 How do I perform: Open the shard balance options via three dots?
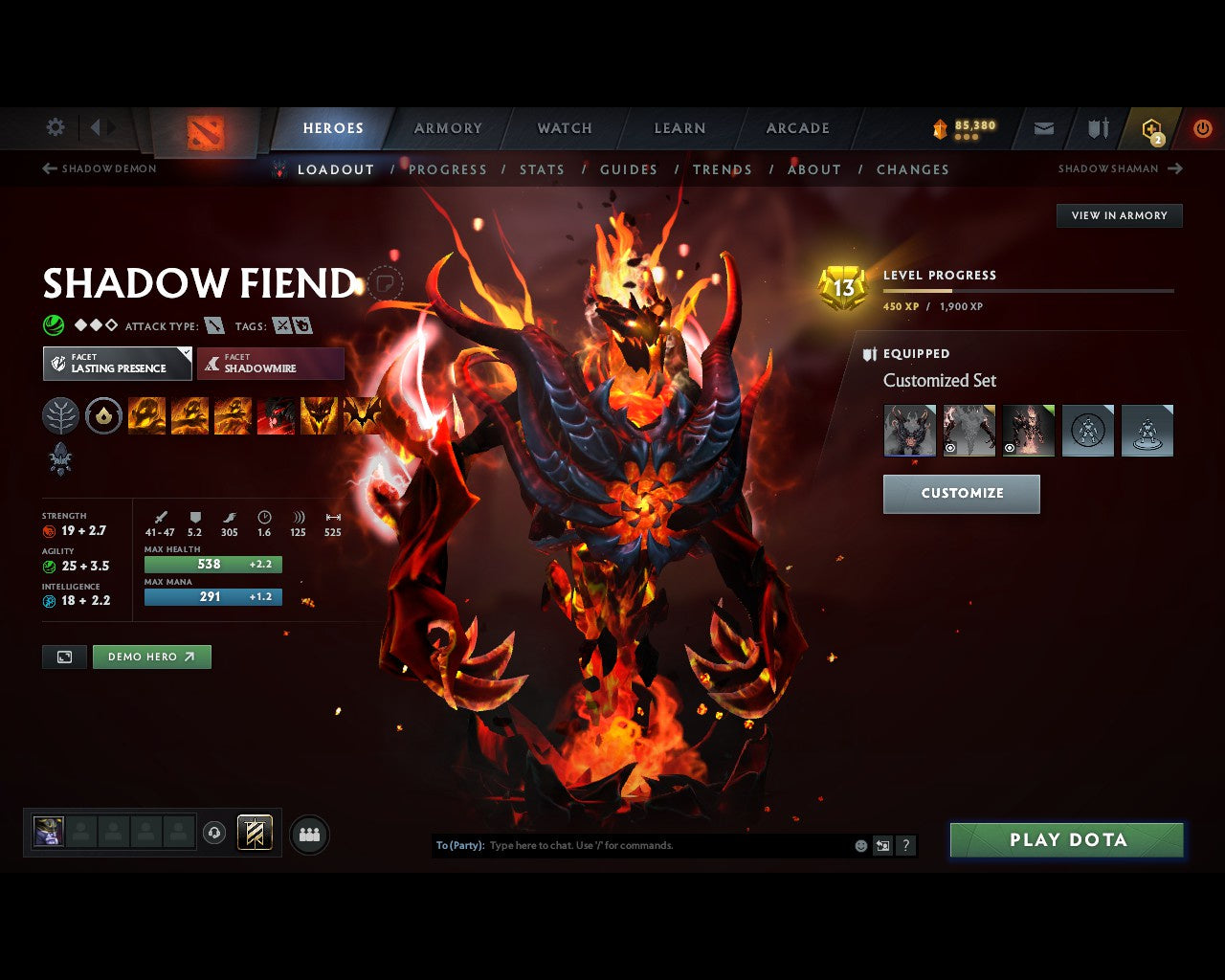pos(966,137)
